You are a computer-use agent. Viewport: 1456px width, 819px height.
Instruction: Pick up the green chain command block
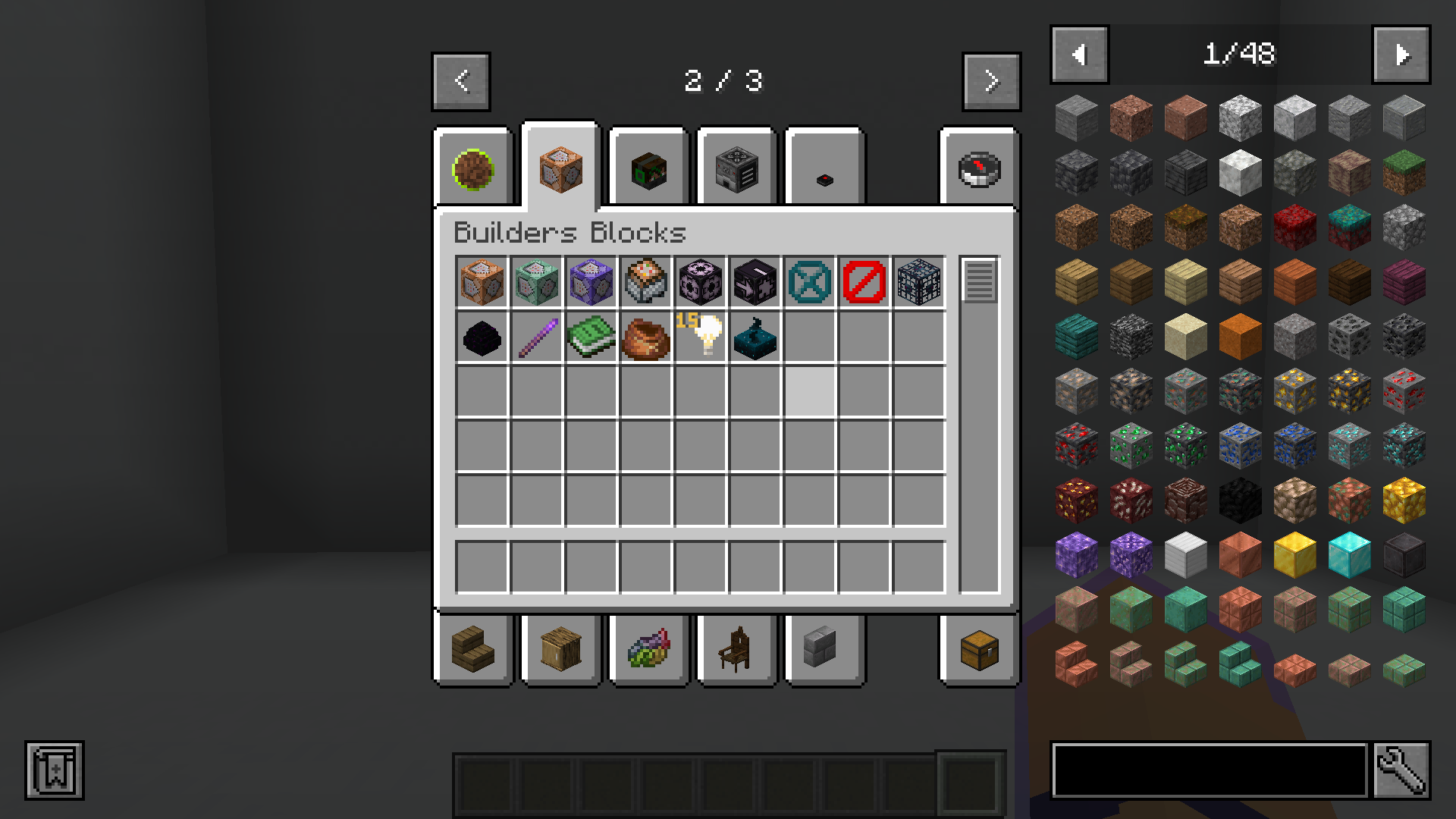536,282
